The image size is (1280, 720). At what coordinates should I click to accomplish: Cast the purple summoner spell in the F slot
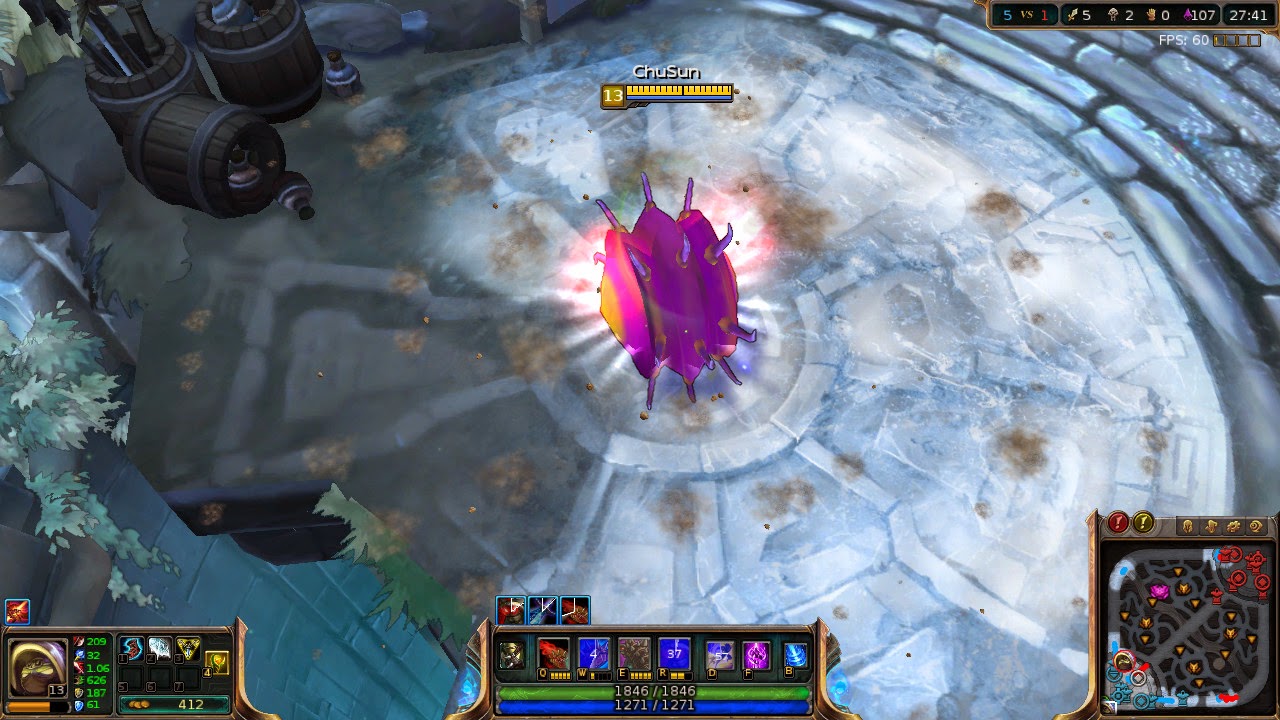coord(755,653)
